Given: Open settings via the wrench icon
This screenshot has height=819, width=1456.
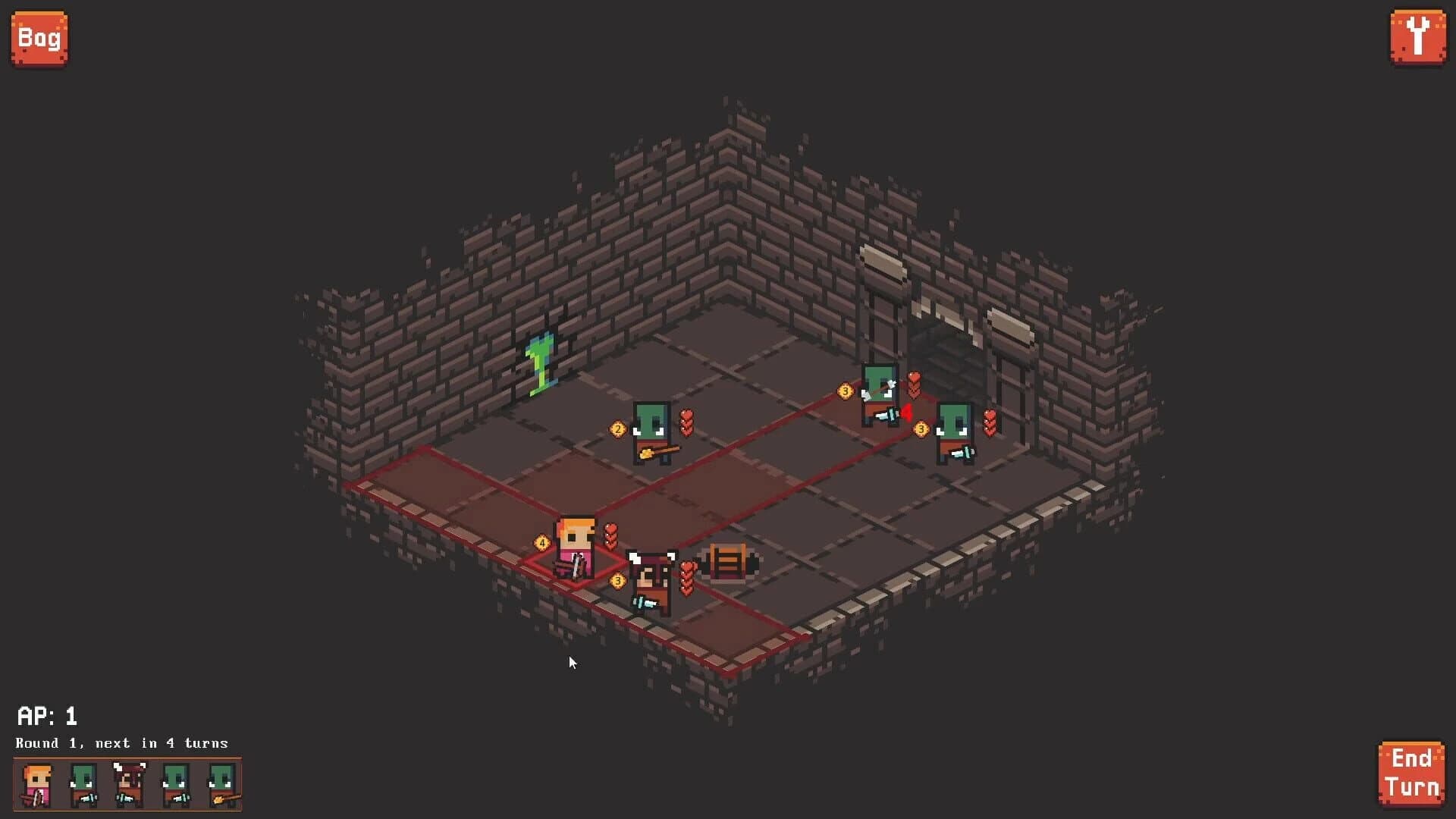Looking at the screenshot, I should 1419,37.
